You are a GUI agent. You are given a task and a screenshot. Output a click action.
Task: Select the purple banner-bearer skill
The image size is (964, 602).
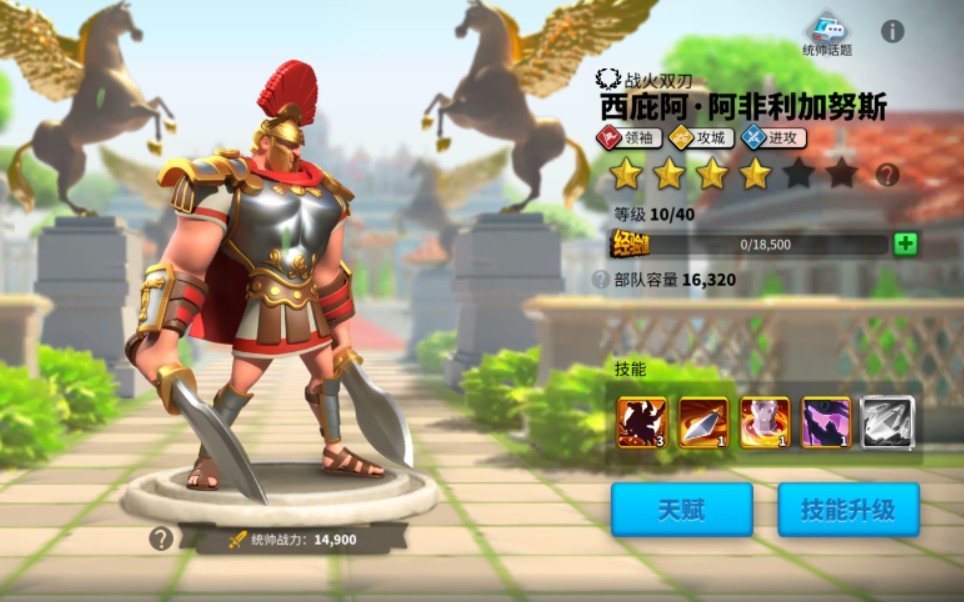point(826,422)
